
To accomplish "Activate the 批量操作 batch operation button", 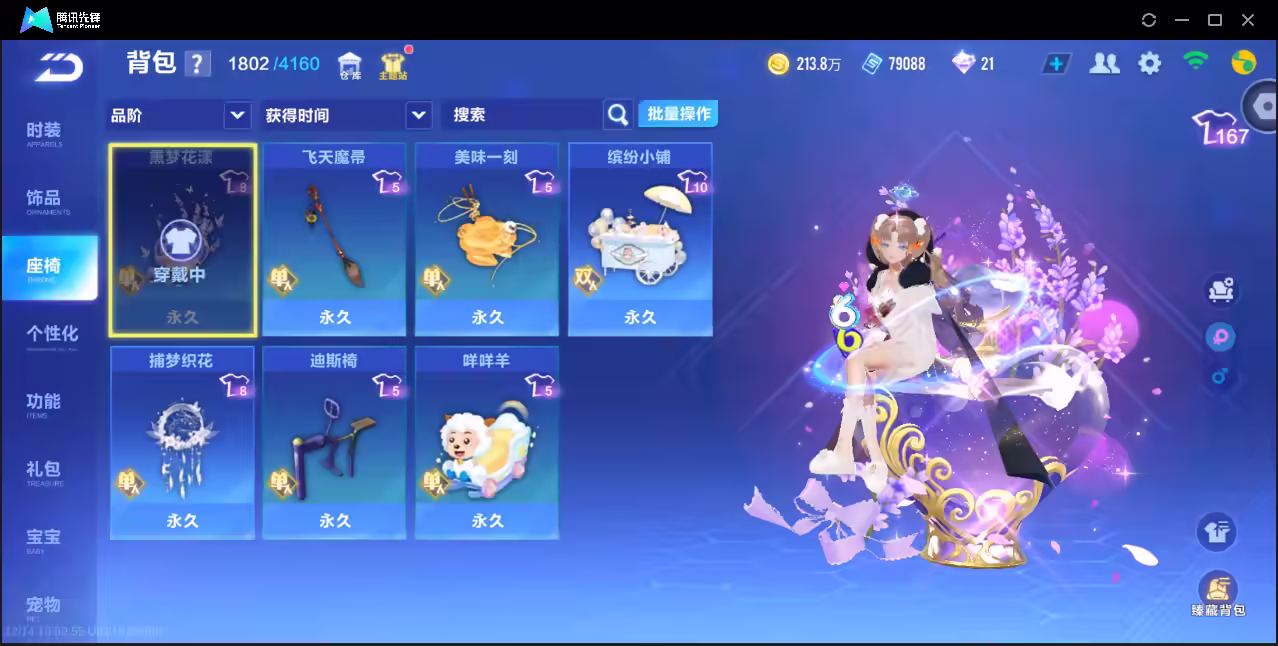I will pos(679,114).
